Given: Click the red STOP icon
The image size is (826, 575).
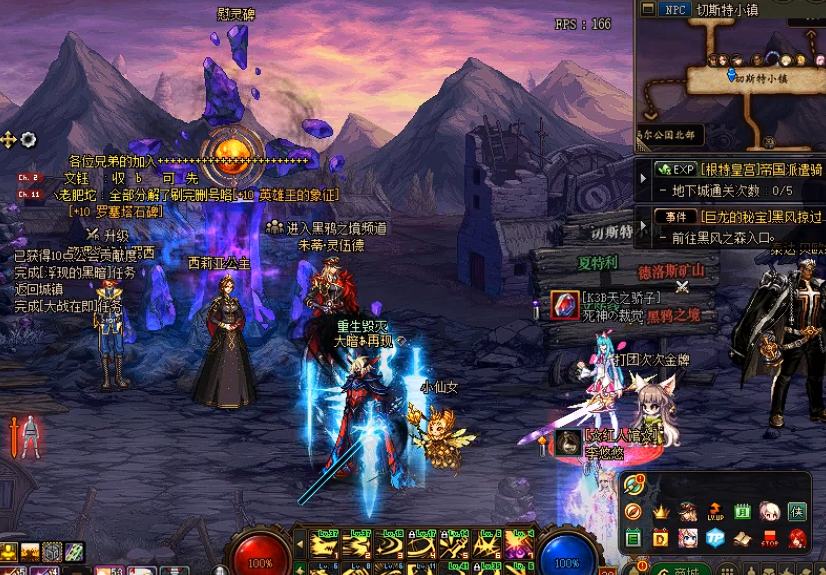Looking at the screenshot, I should [x=769, y=539].
